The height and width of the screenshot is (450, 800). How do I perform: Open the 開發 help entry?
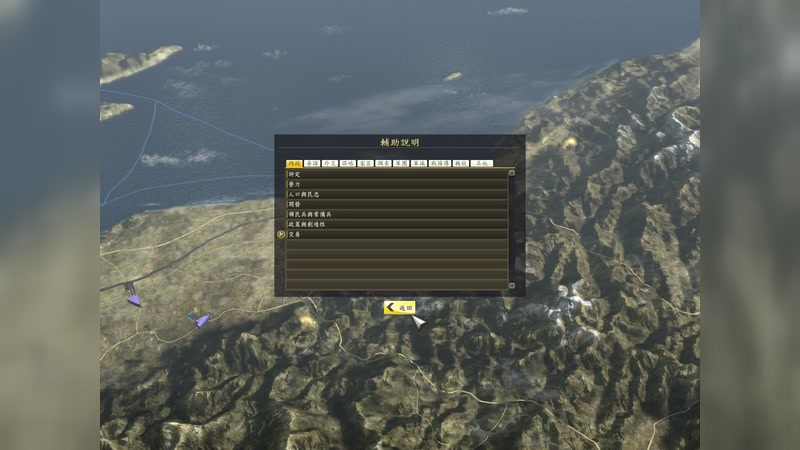[x=396, y=204]
